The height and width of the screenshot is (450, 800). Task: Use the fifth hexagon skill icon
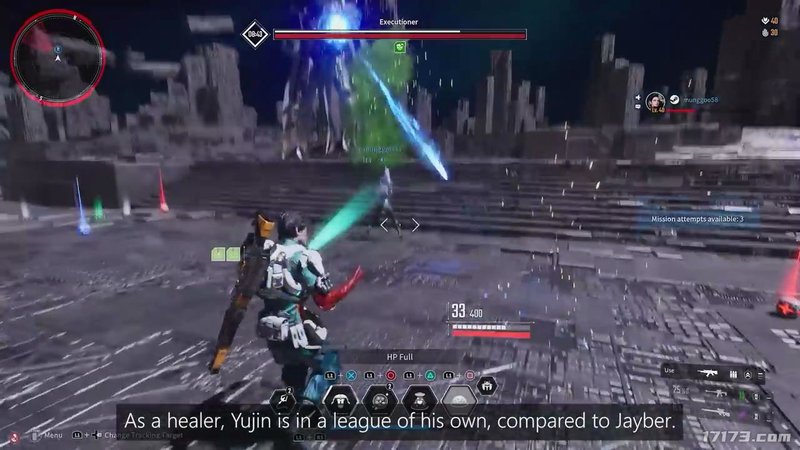point(460,401)
